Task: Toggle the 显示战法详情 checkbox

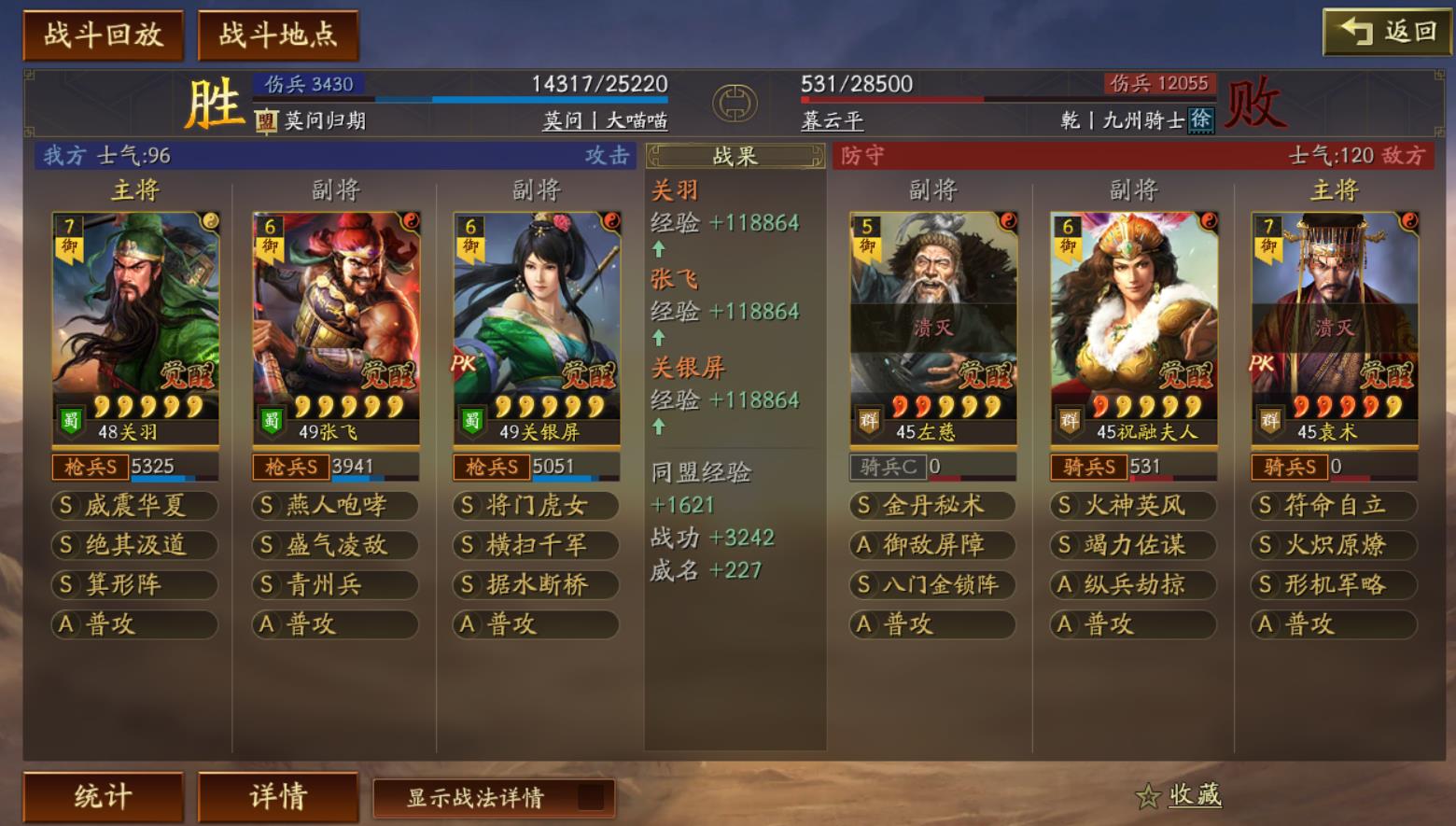Action: (x=590, y=797)
